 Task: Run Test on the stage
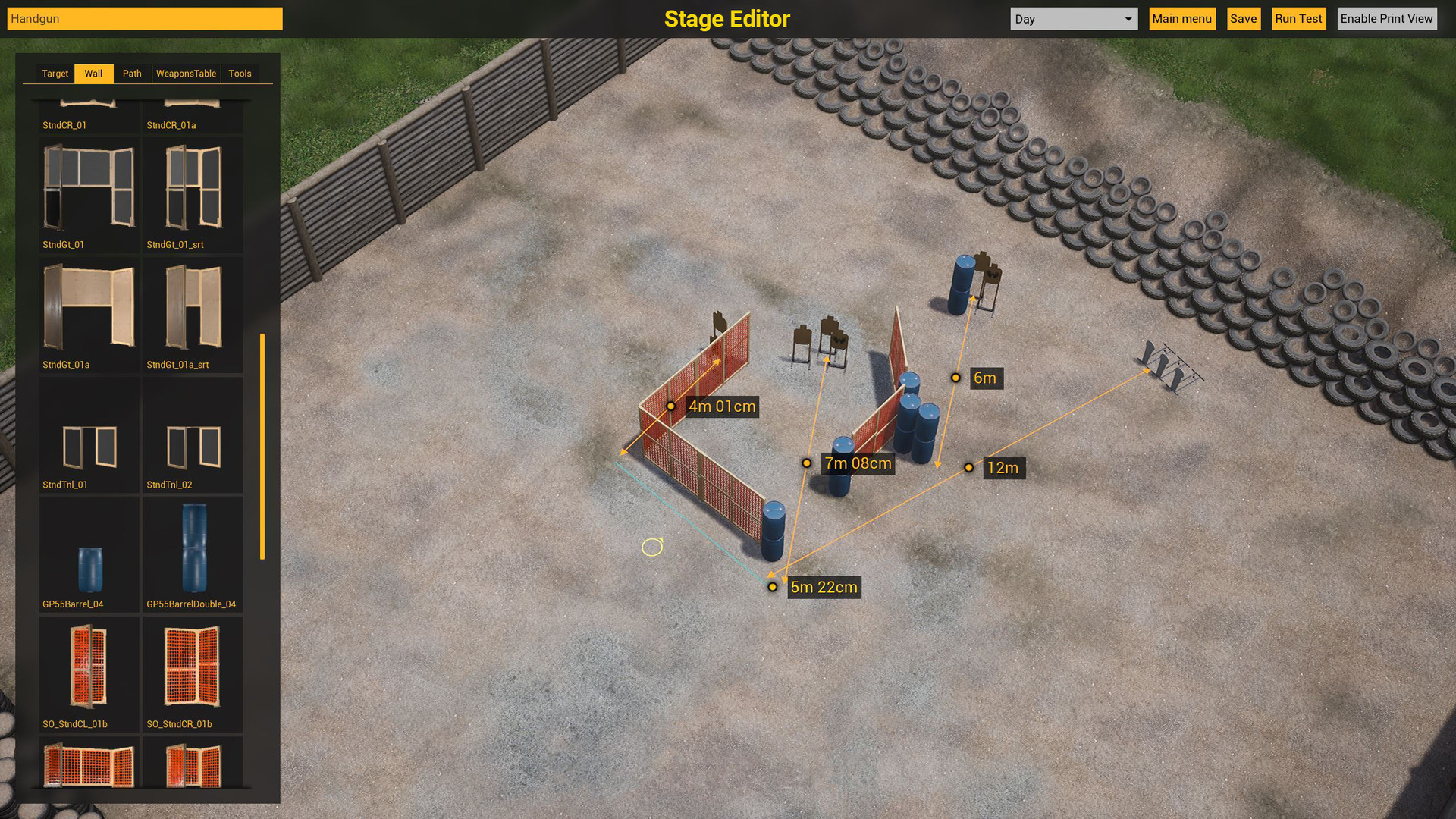point(1298,18)
